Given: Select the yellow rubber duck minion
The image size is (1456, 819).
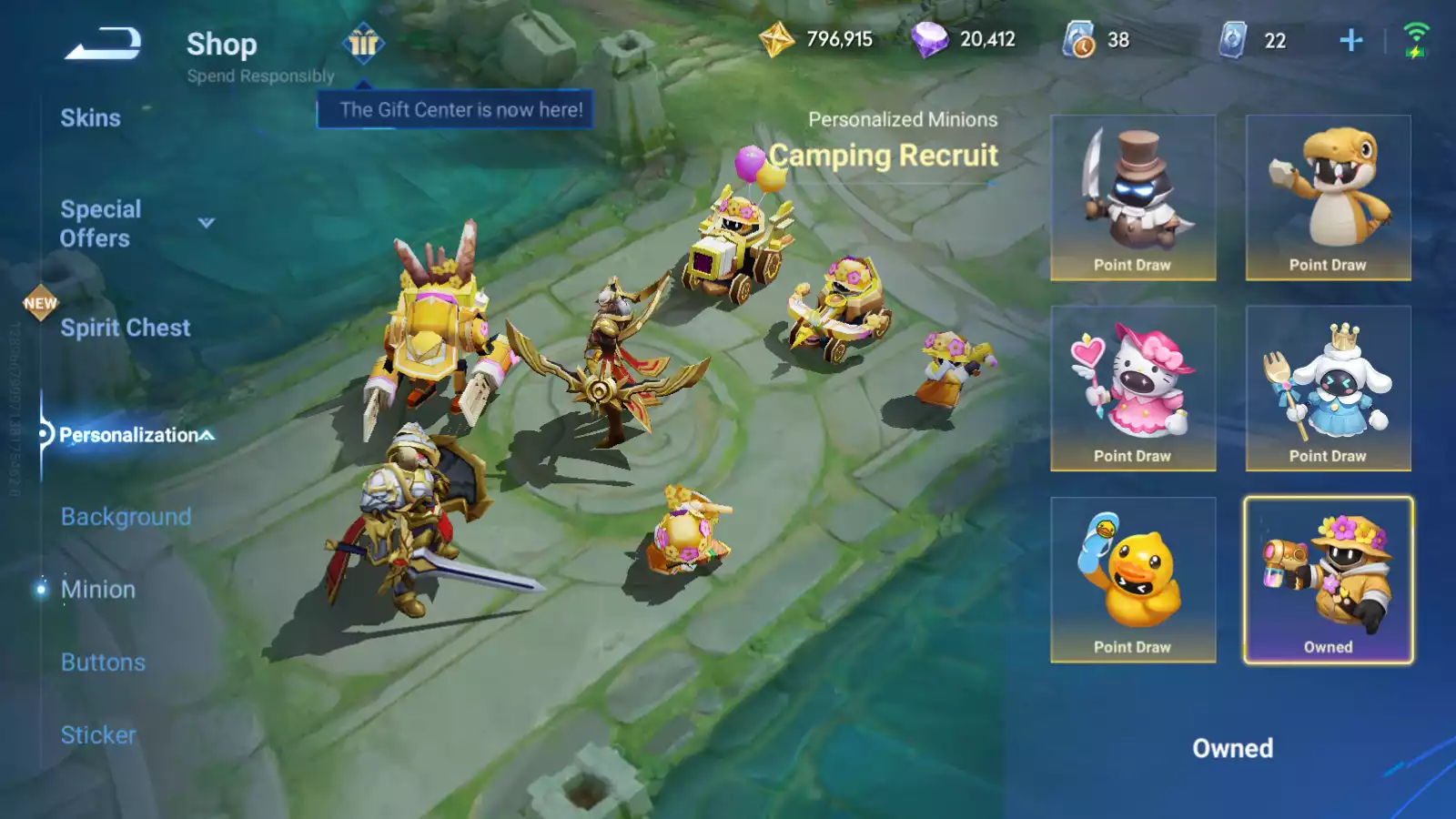Looking at the screenshot, I should click(1133, 580).
